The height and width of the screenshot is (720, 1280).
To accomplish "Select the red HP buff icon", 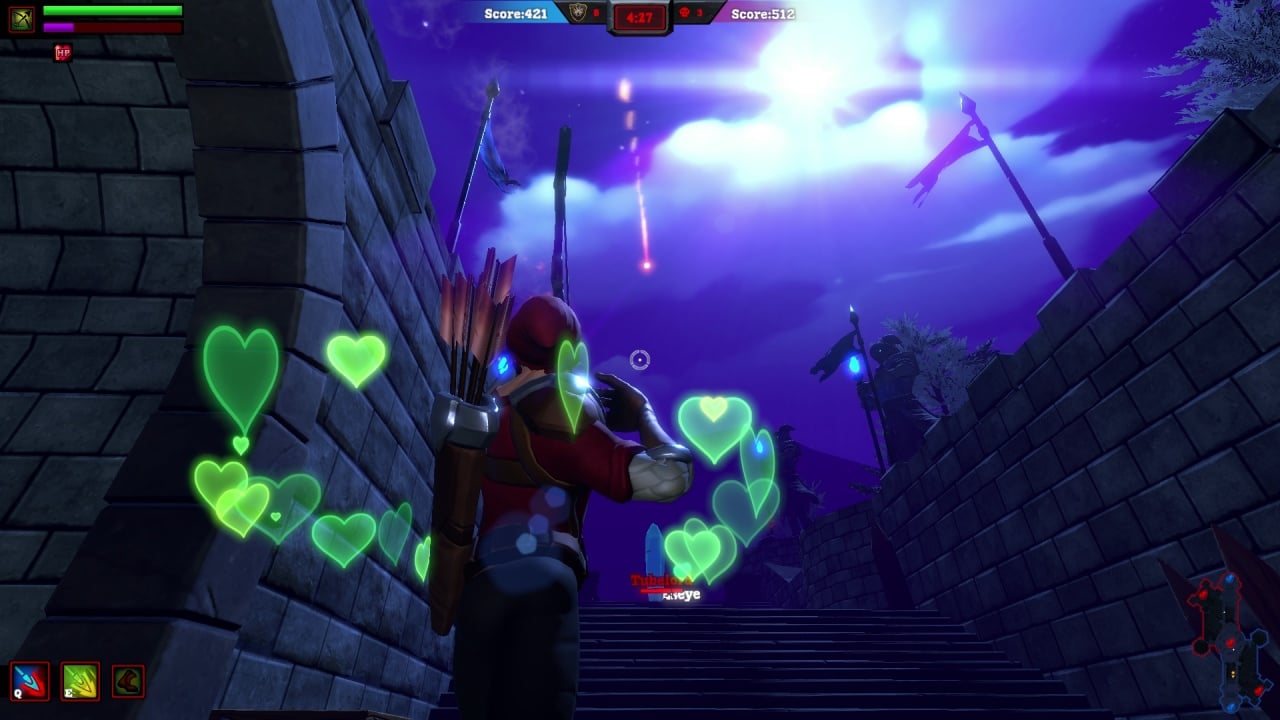I will [x=63, y=52].
